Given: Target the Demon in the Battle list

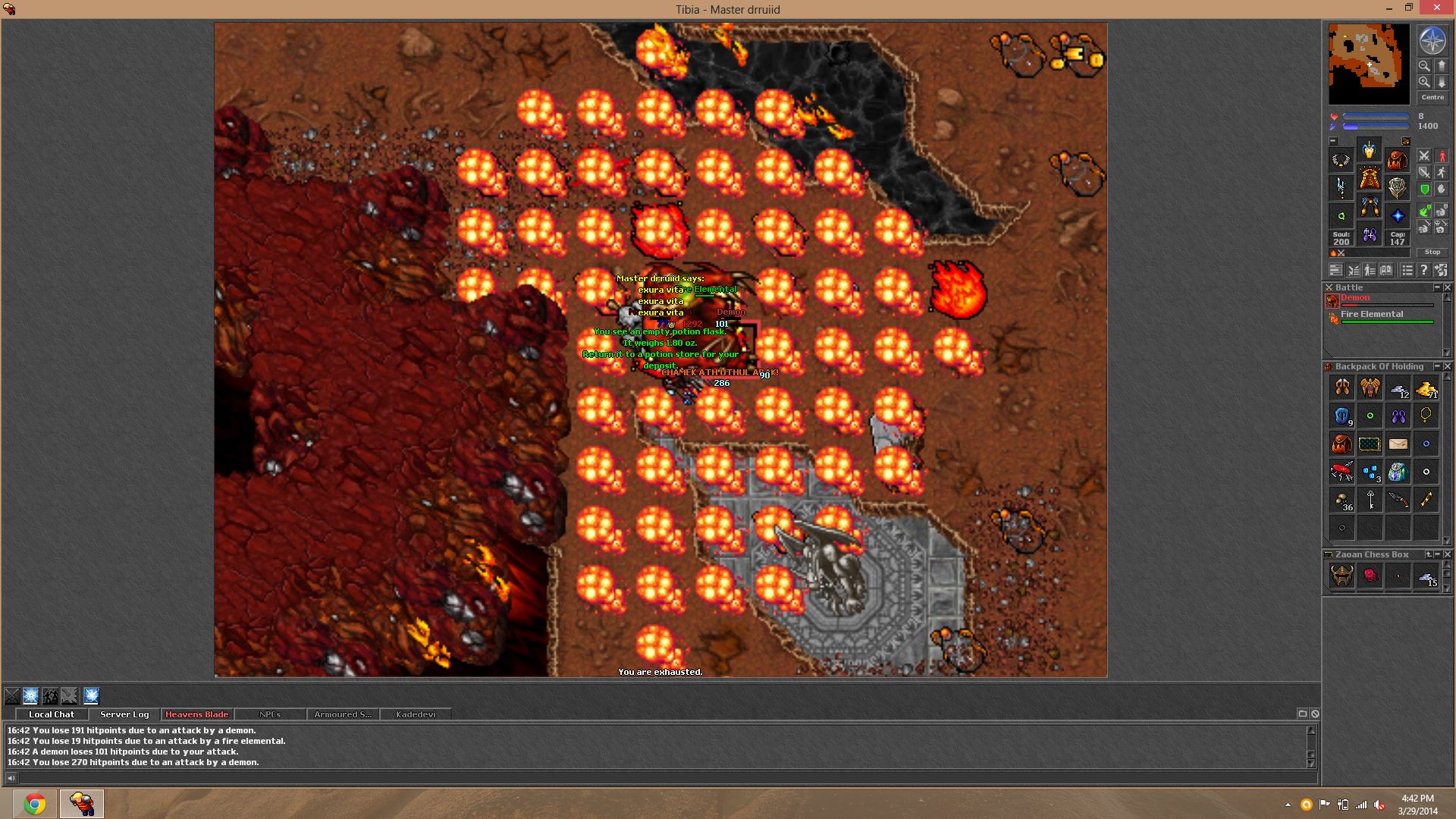Looking at the screenshot, I should pyautogui.click(x=1355, y=298).
